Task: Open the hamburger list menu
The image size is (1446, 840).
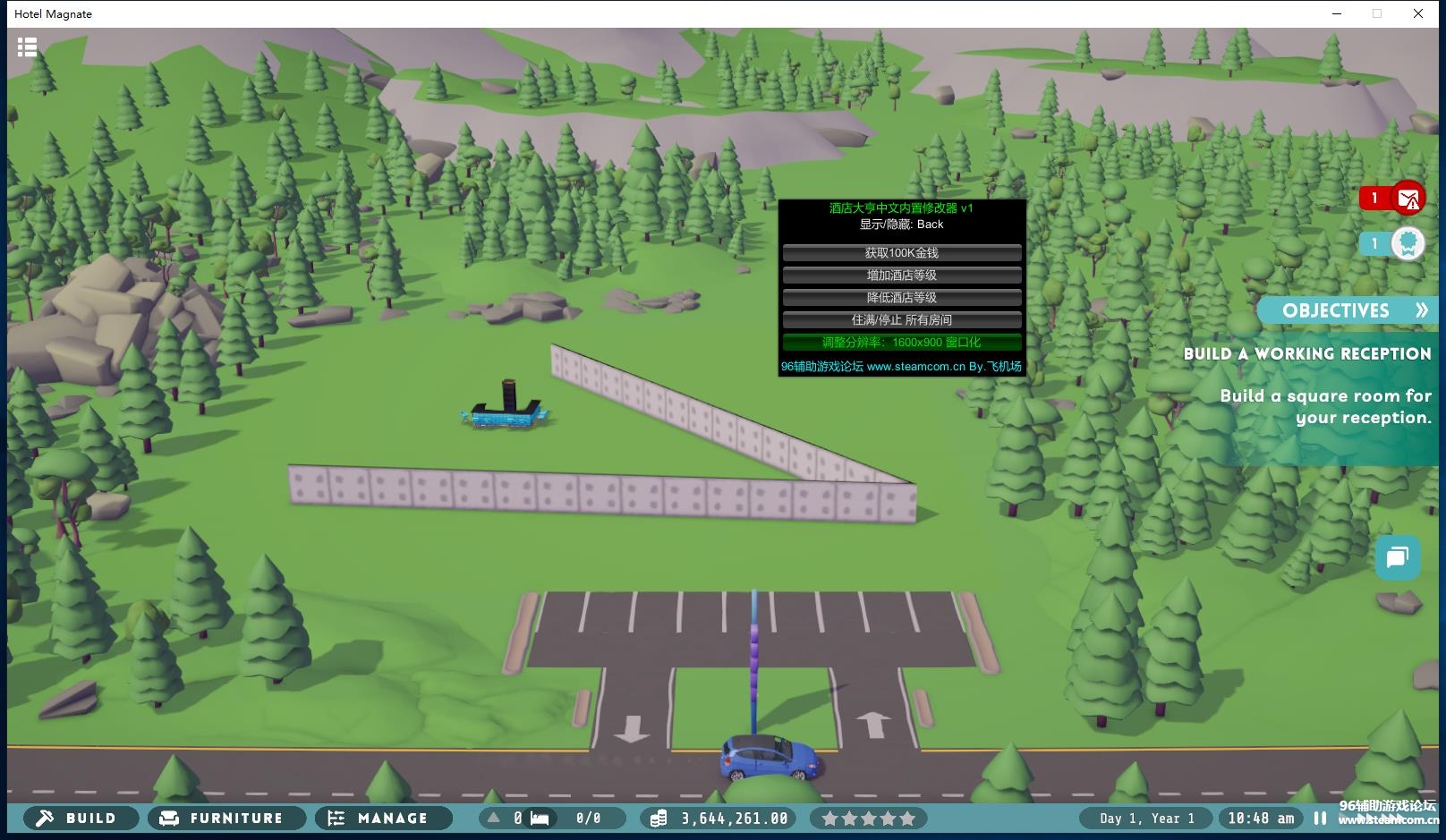Action: 28,47
